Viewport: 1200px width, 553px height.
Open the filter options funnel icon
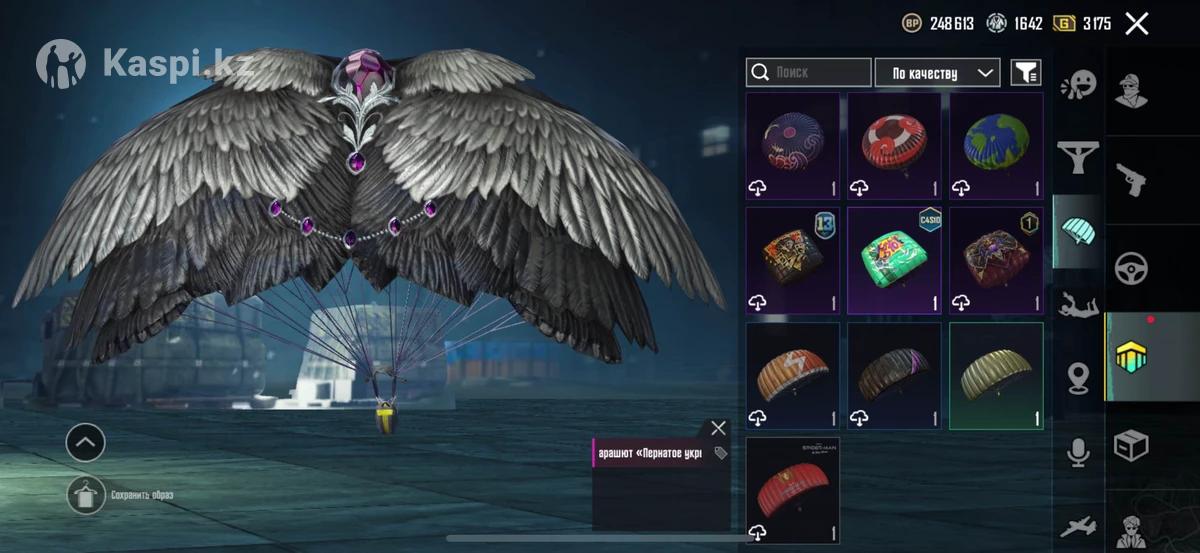(x=1025, y=72)
